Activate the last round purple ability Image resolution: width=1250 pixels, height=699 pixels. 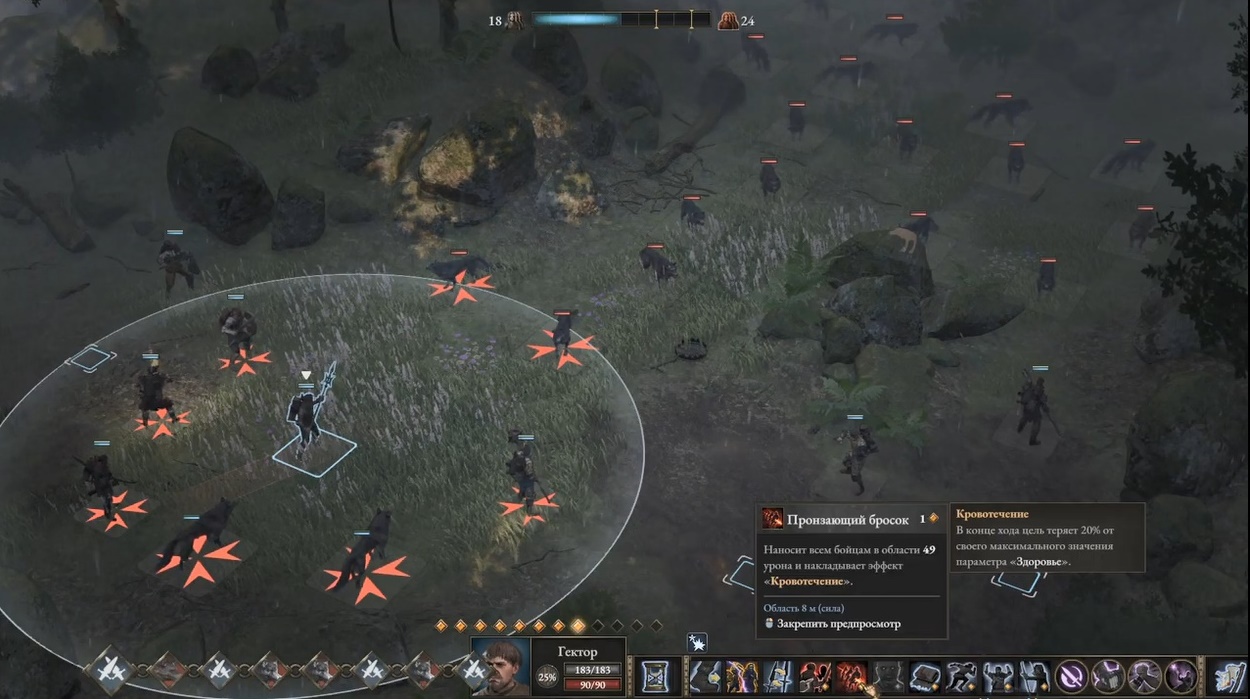click(1180, 677)
